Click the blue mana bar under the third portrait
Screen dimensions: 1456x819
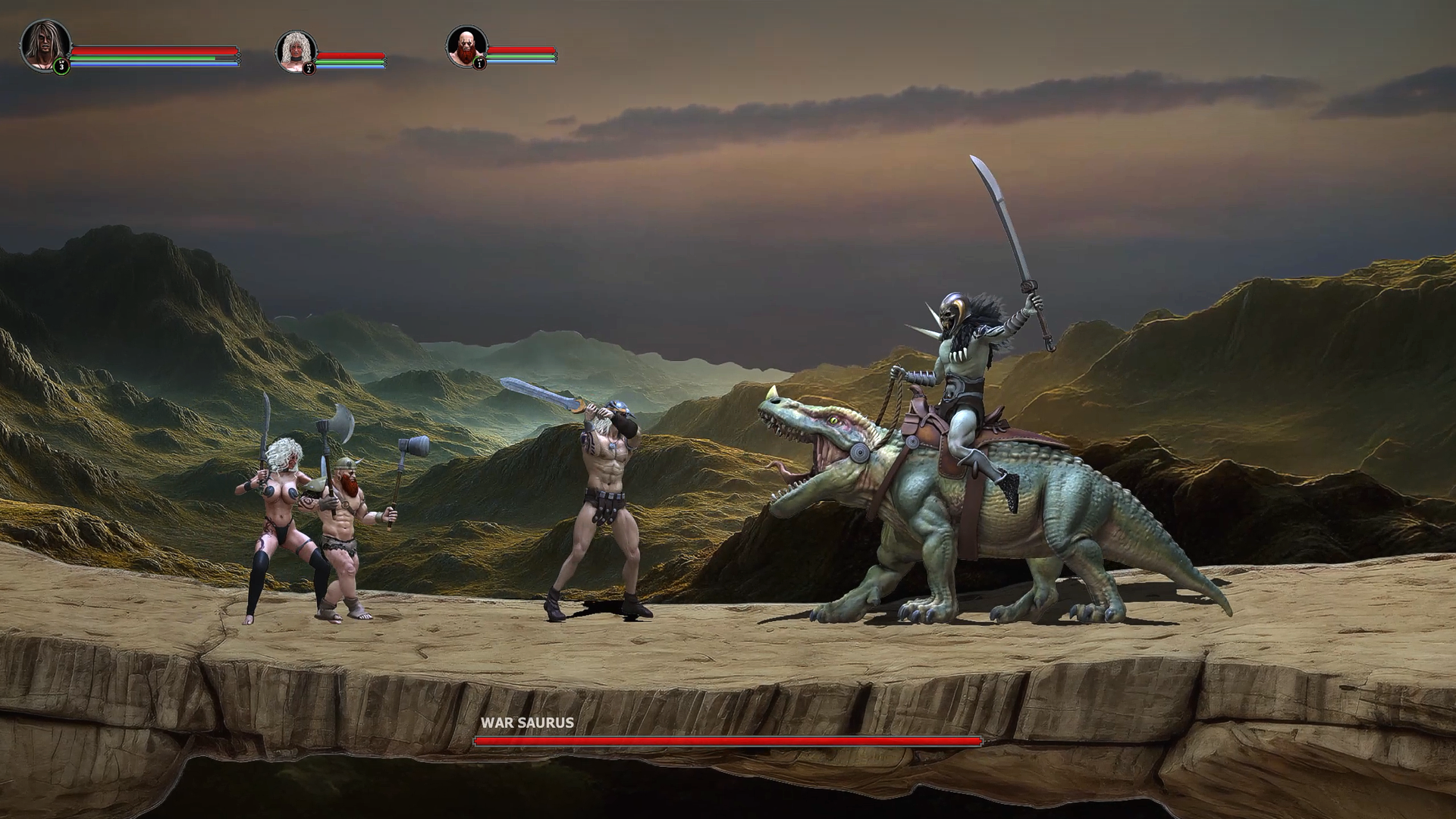click(x=523, y=62)
